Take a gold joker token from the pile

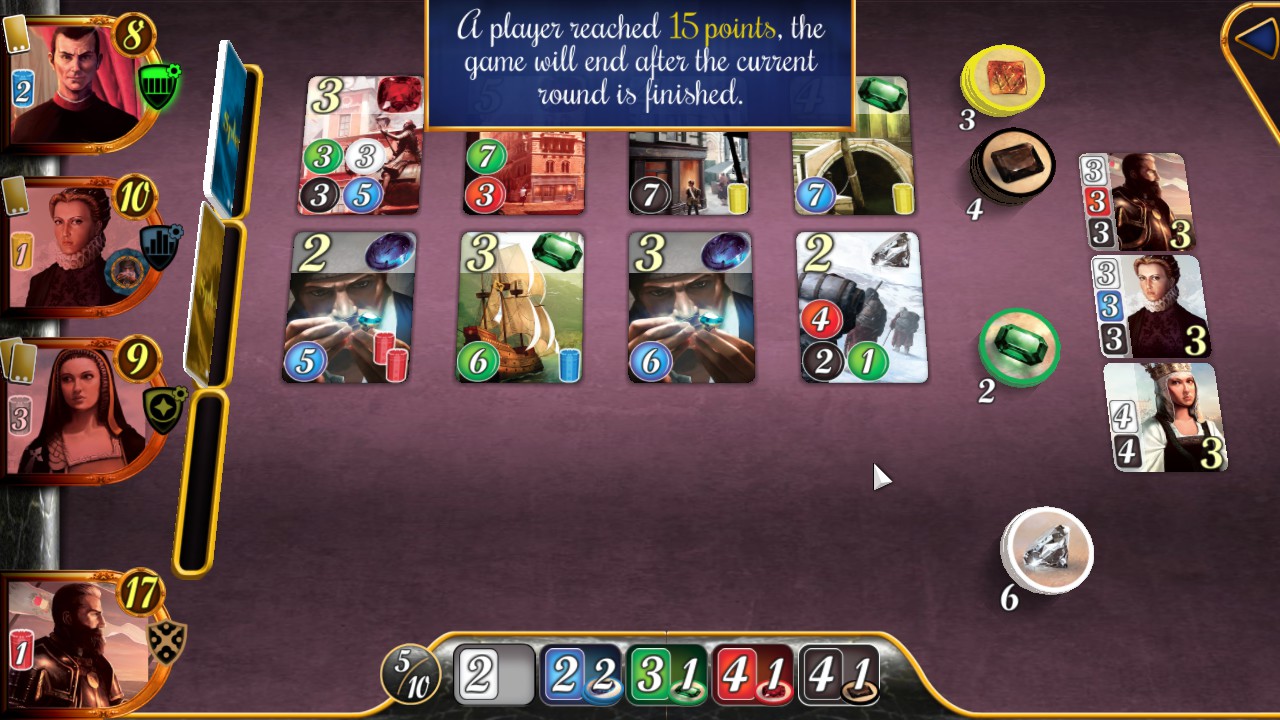click(x=1003, y=80)
